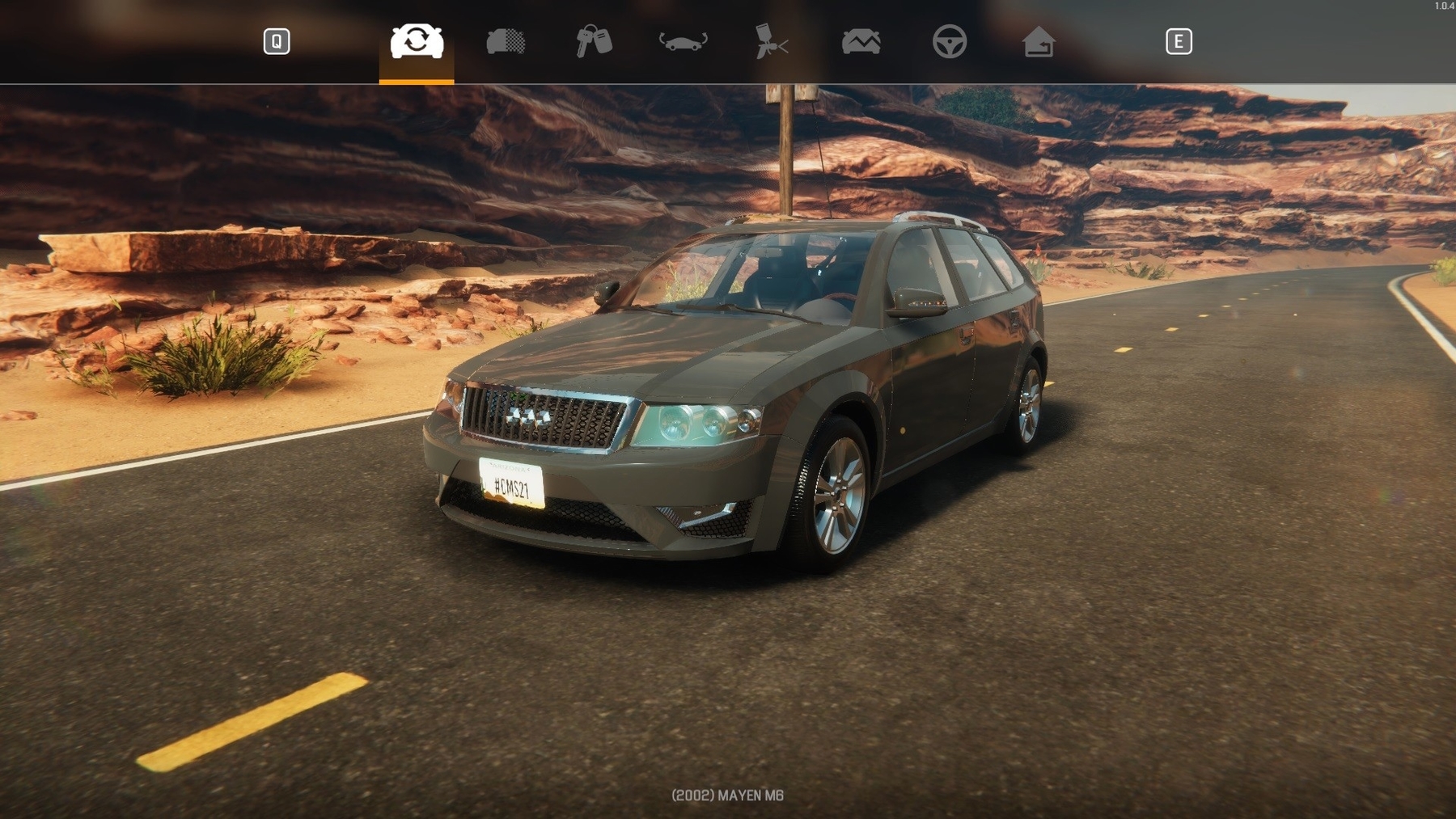This screenshot has width=1456, height=819.
Task: Switch to the paint spray gun tab
Action: 772,41
